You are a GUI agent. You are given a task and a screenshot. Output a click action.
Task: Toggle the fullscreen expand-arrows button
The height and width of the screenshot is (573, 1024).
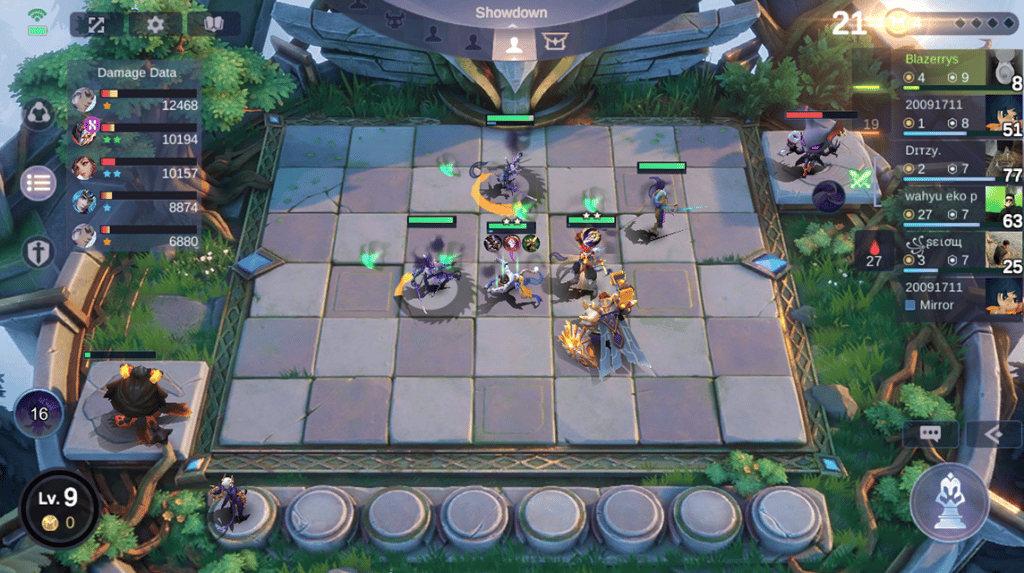(x=97, y=24)
